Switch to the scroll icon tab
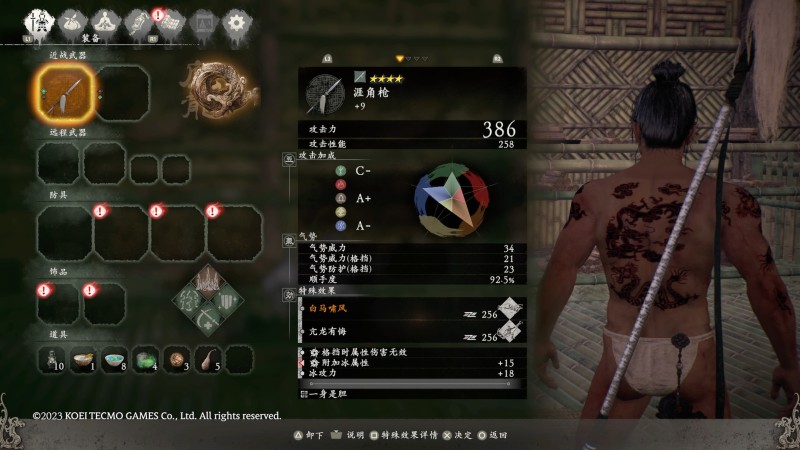The image size is (800, 450). [138, 21]
